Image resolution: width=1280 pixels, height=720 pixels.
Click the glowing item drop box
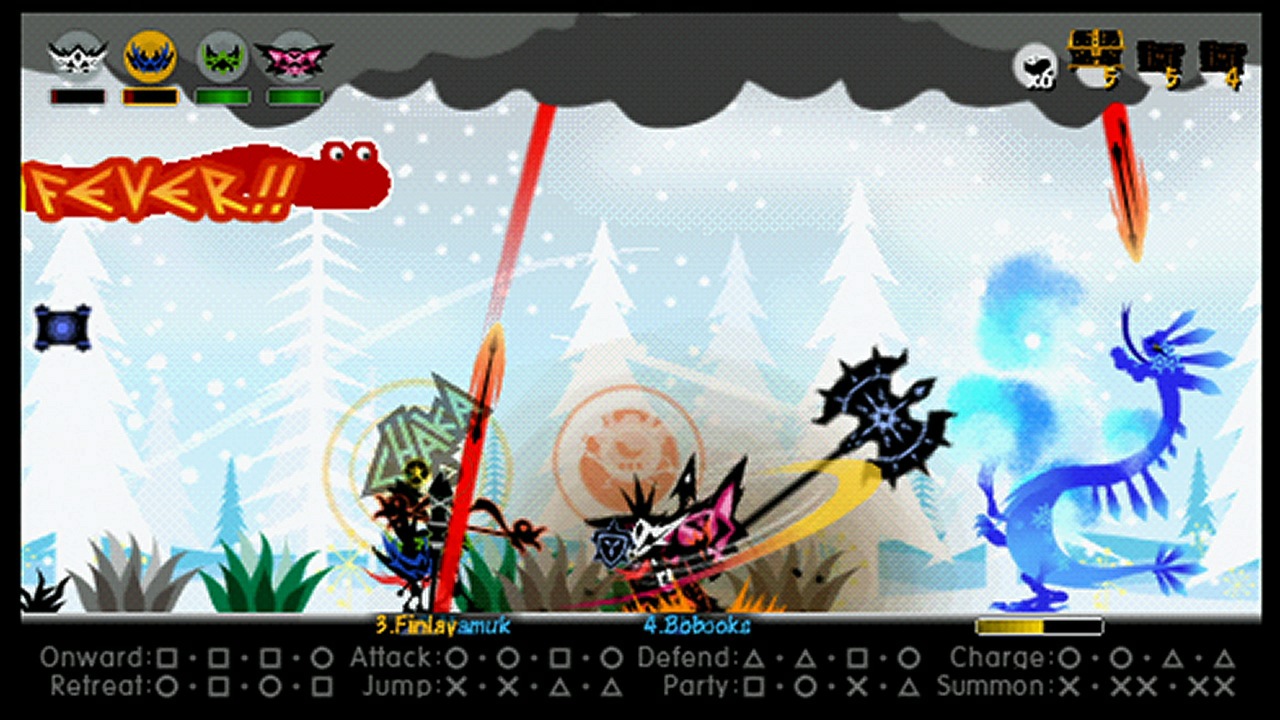(64, 328)
